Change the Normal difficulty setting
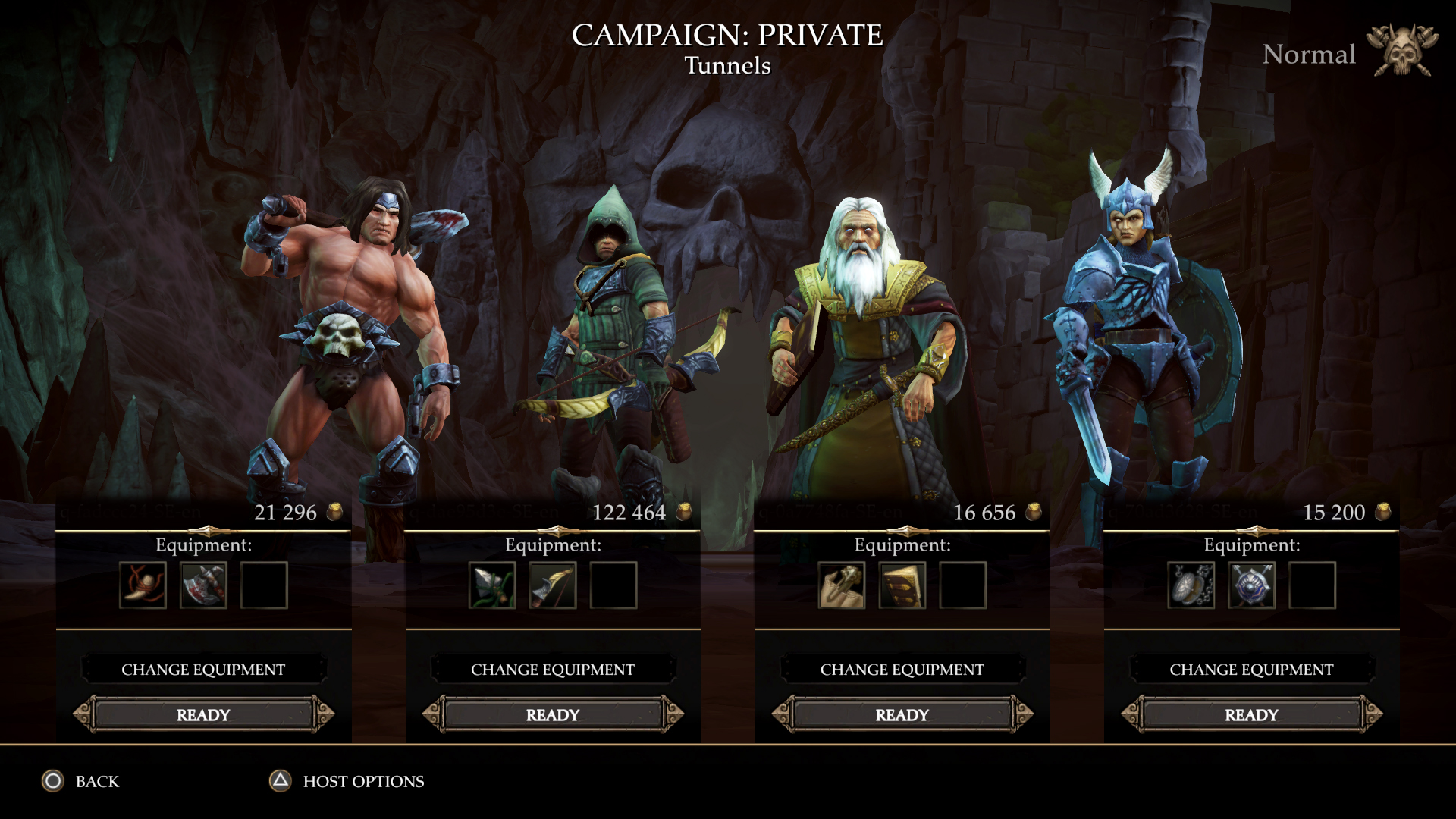This screenshot has height=819, width=1456. tap(1310, 55)
